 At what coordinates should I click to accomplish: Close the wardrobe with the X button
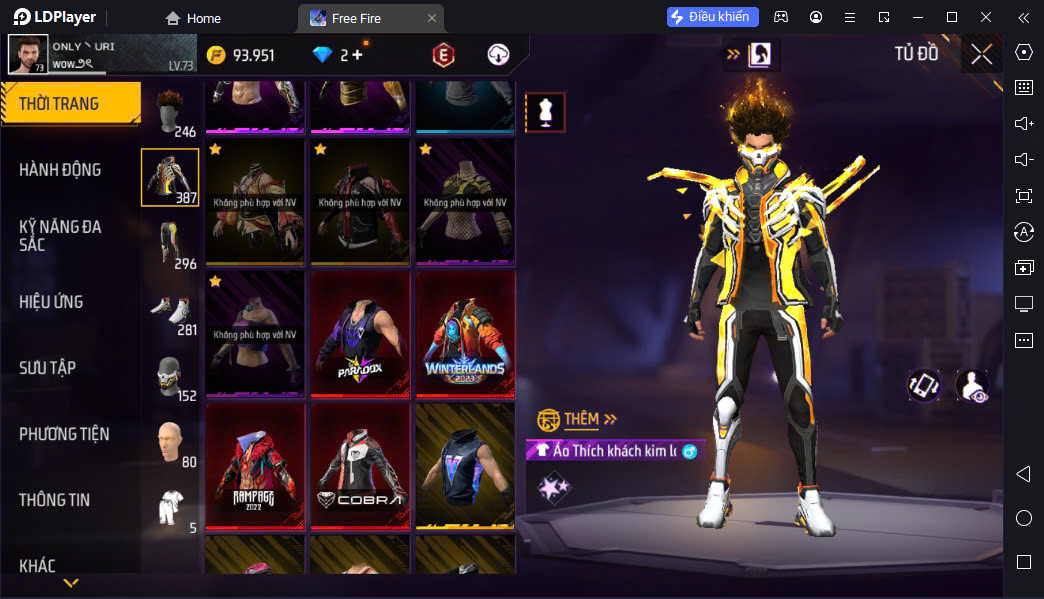coord(981,54)
